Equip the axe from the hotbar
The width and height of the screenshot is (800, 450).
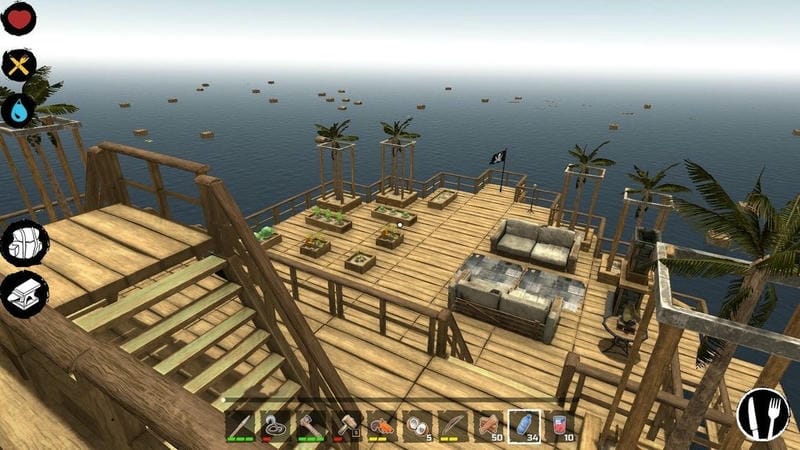(311, 427)
